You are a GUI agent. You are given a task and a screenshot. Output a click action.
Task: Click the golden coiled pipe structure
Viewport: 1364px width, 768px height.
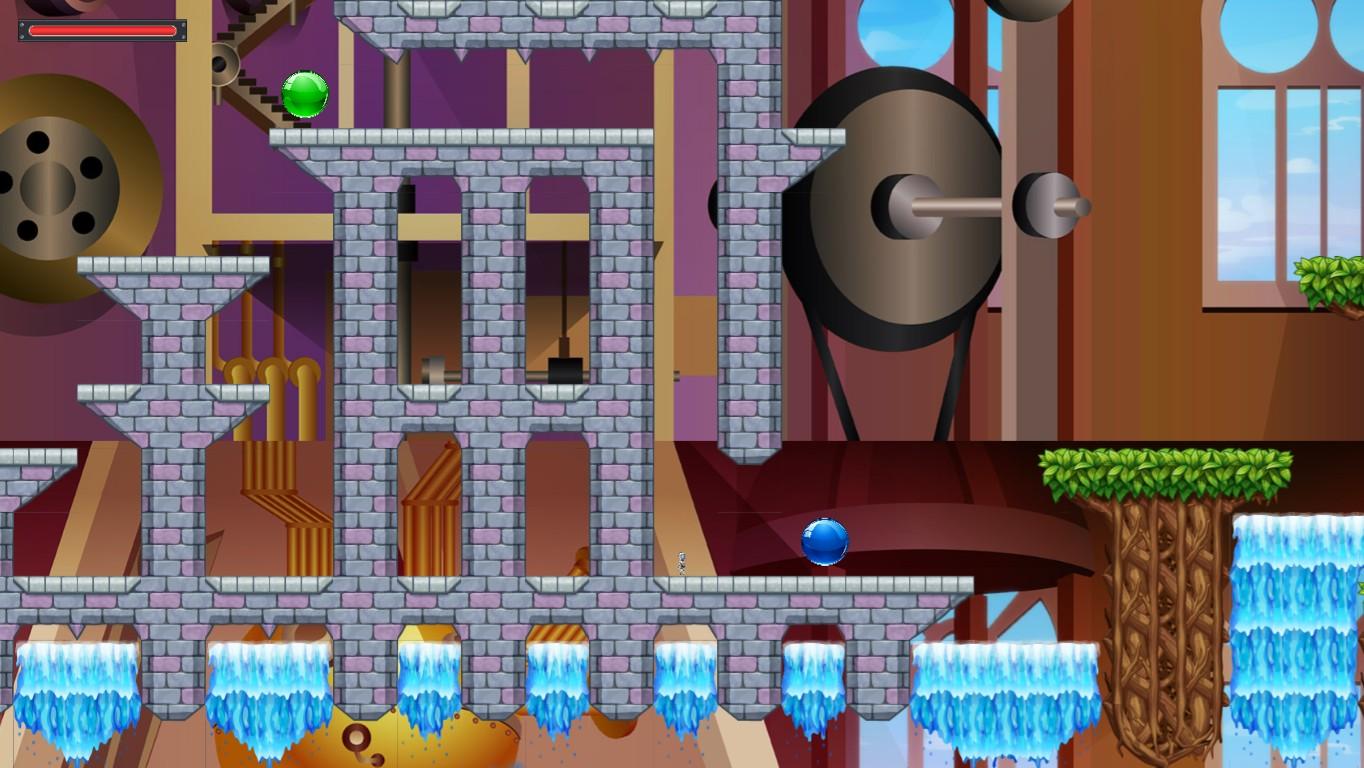point(270,370)
